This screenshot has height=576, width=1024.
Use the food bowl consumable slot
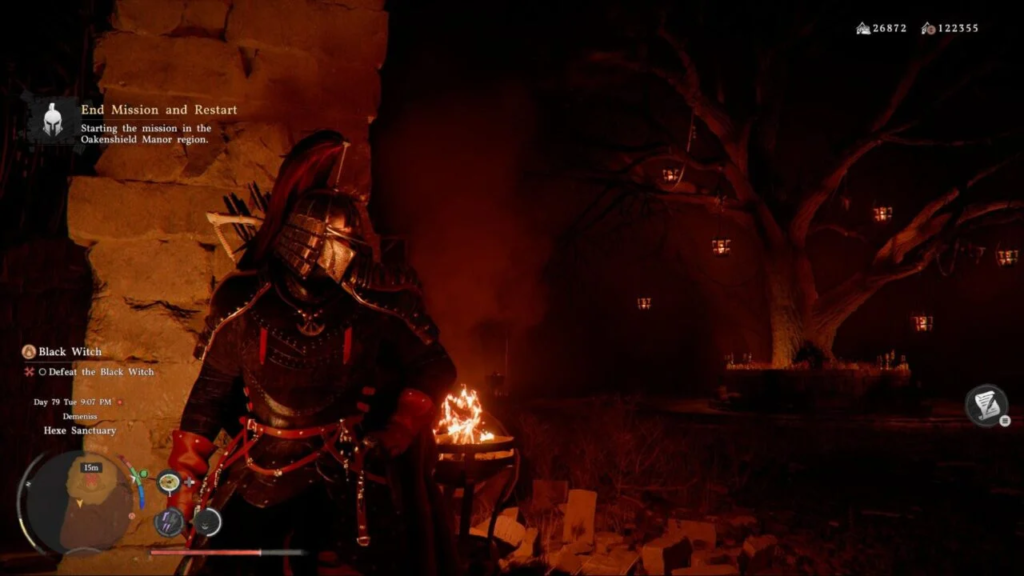168,482
